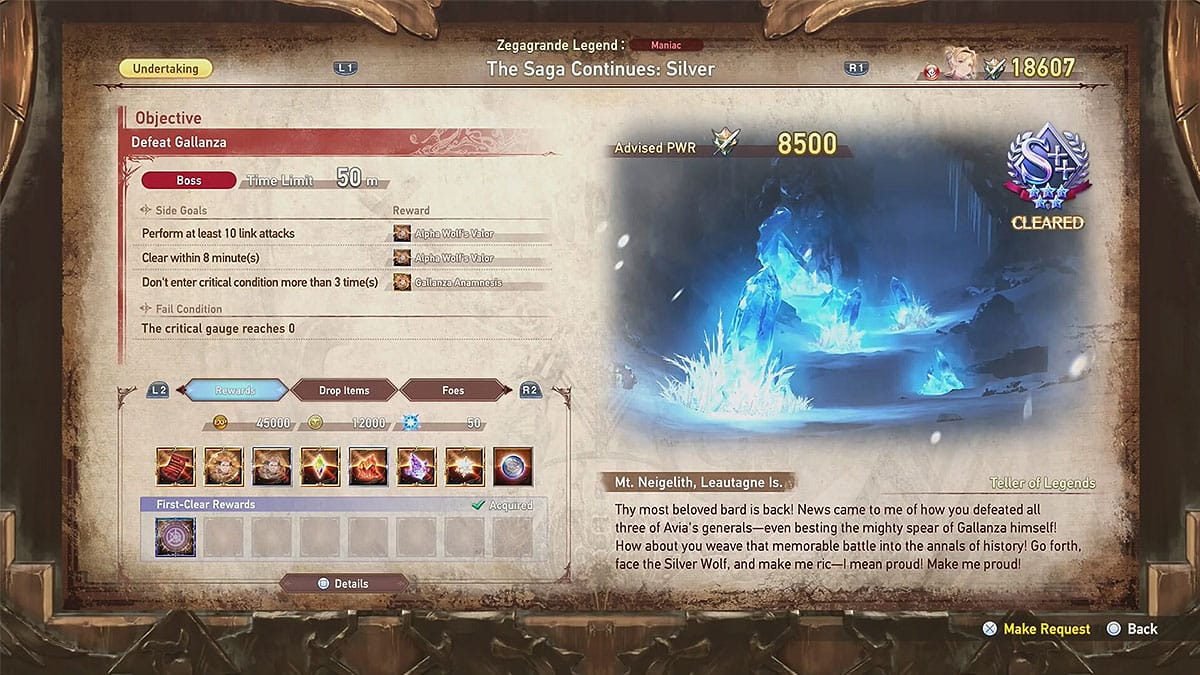1200x675 pixels.
Task: Select the orange ore reward icon
Action: pyautogui.click(x=368, y=466)
